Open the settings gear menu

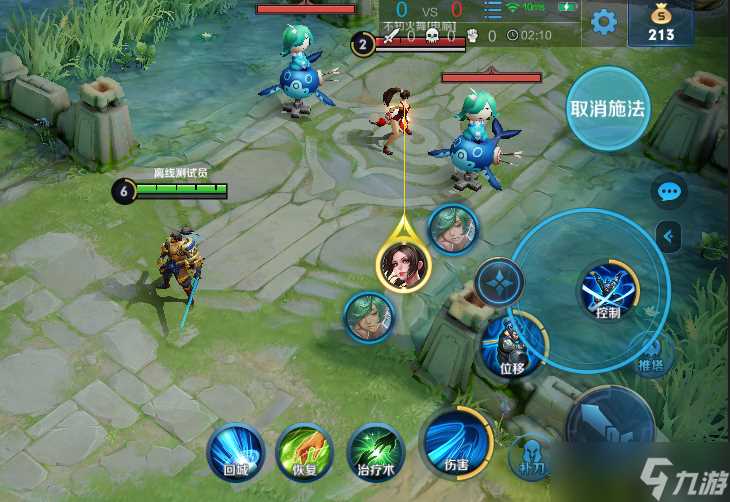click(x=603, y=22)
